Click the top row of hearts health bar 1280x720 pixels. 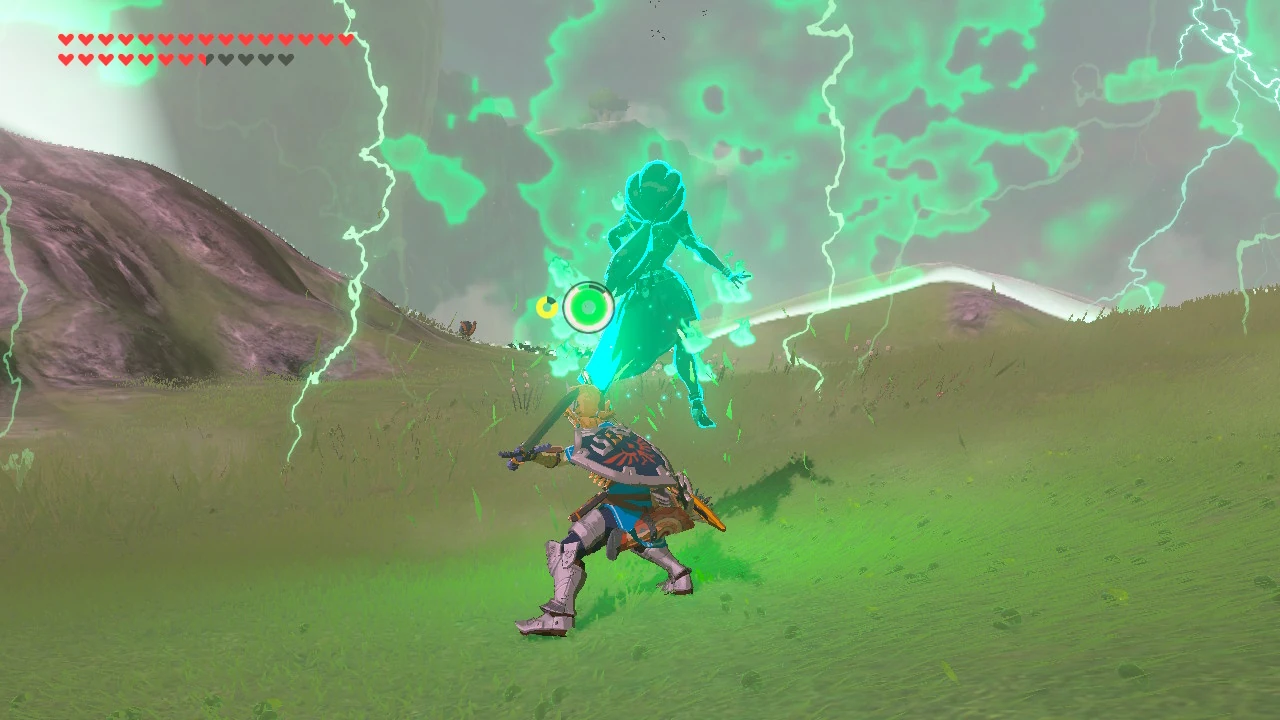[x=200, y=39]
